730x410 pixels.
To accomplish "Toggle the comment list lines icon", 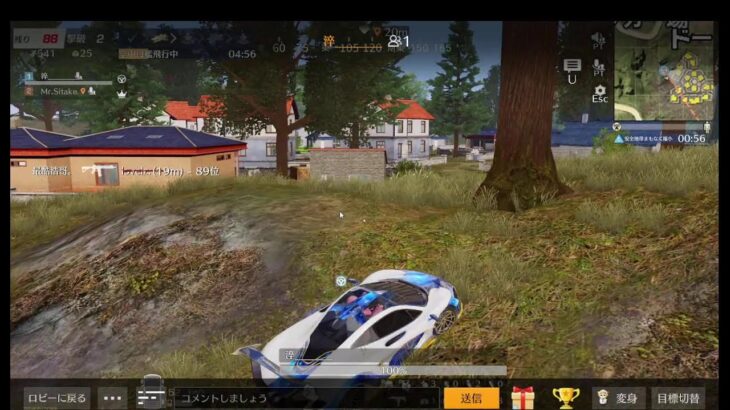I will [149, 398].
